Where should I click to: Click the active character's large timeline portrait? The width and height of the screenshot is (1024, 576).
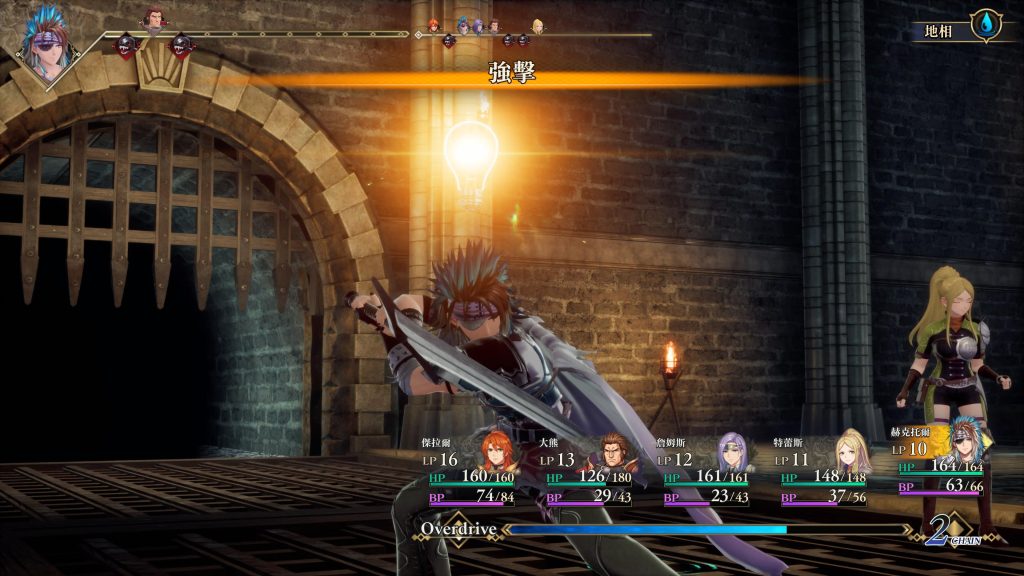(x=46, y=45)
